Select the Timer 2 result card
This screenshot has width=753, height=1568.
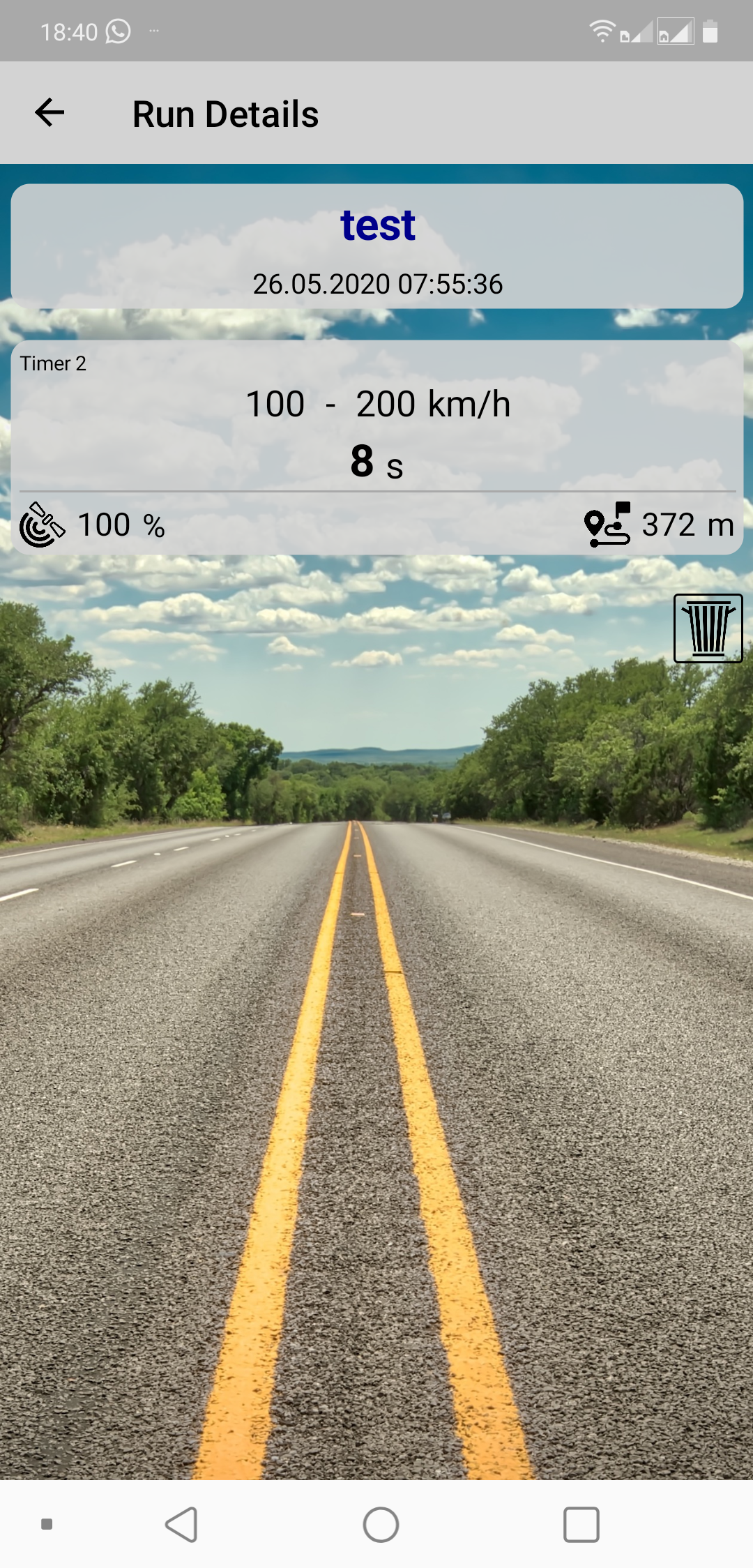(377, 446)
